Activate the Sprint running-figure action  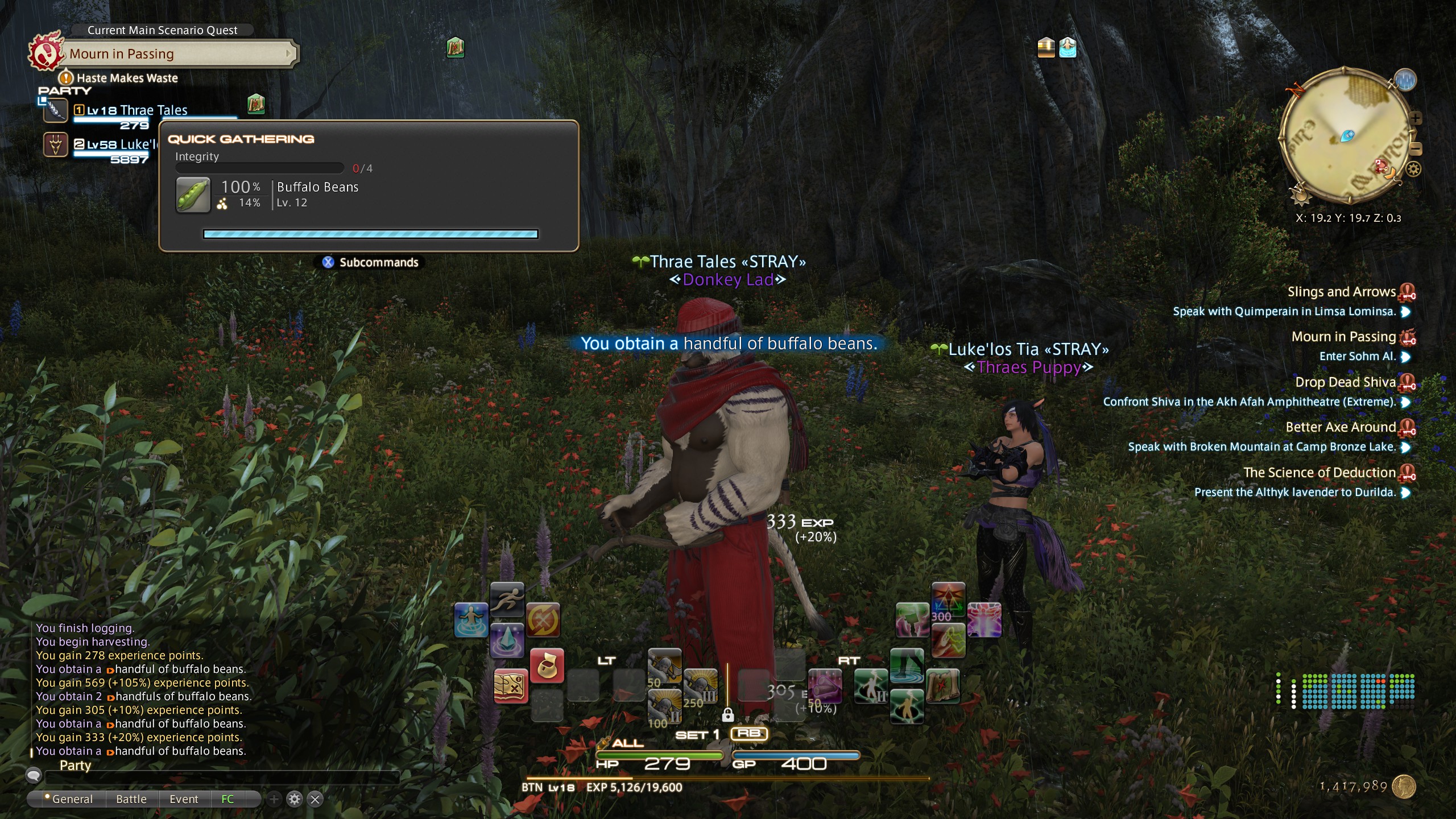point(507,599)
